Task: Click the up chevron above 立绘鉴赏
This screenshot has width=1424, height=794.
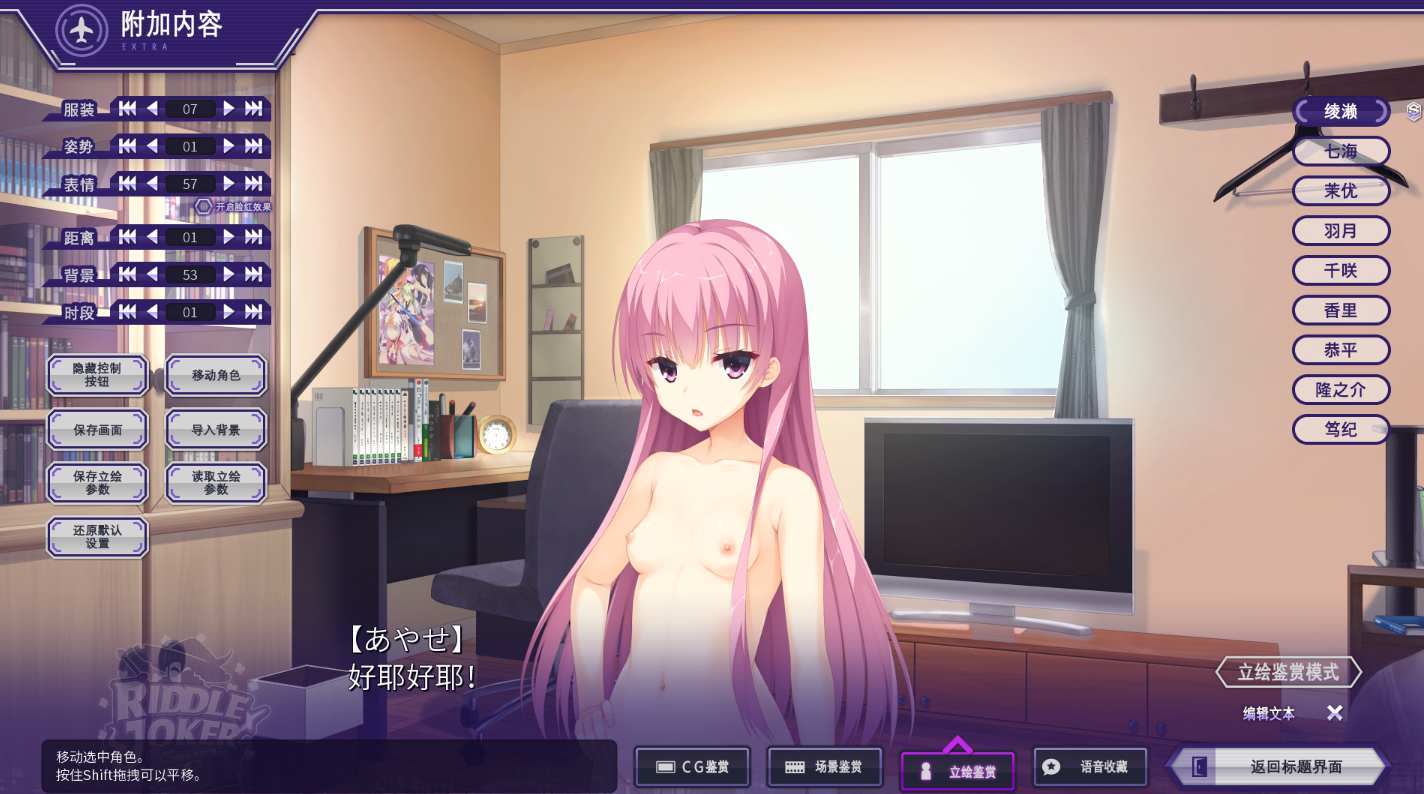Action: 958,742
